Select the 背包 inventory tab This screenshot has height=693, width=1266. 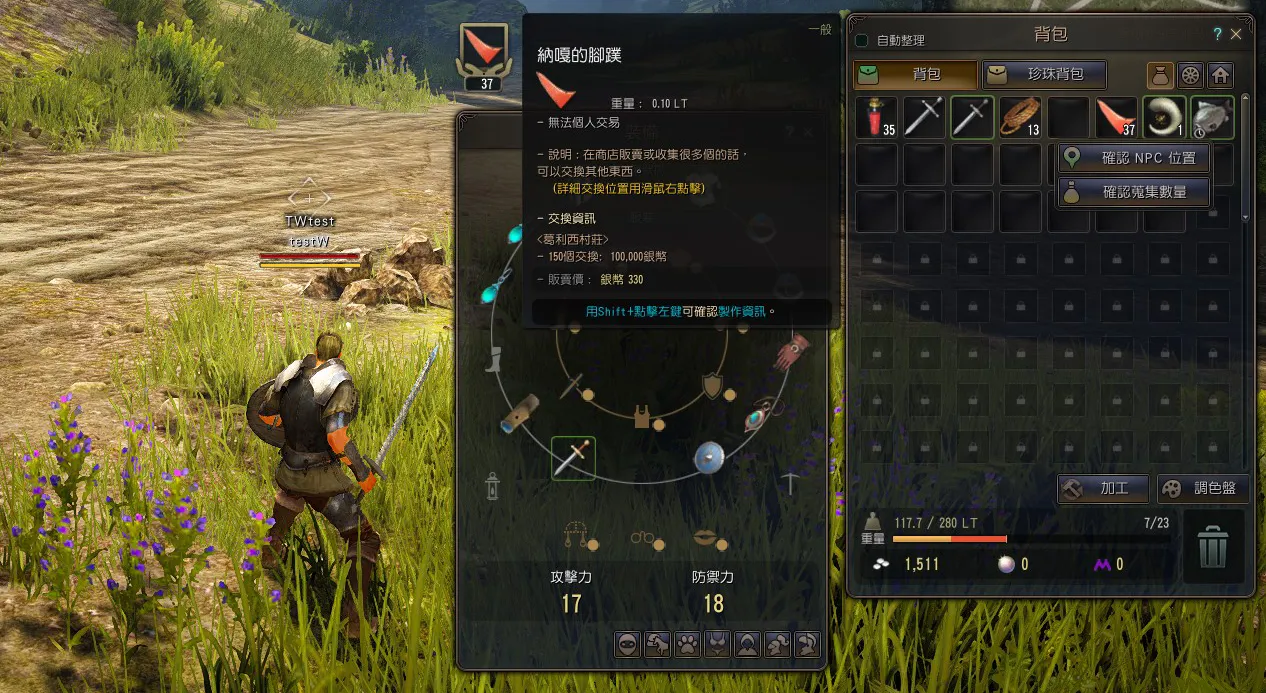tap(915, 74)
